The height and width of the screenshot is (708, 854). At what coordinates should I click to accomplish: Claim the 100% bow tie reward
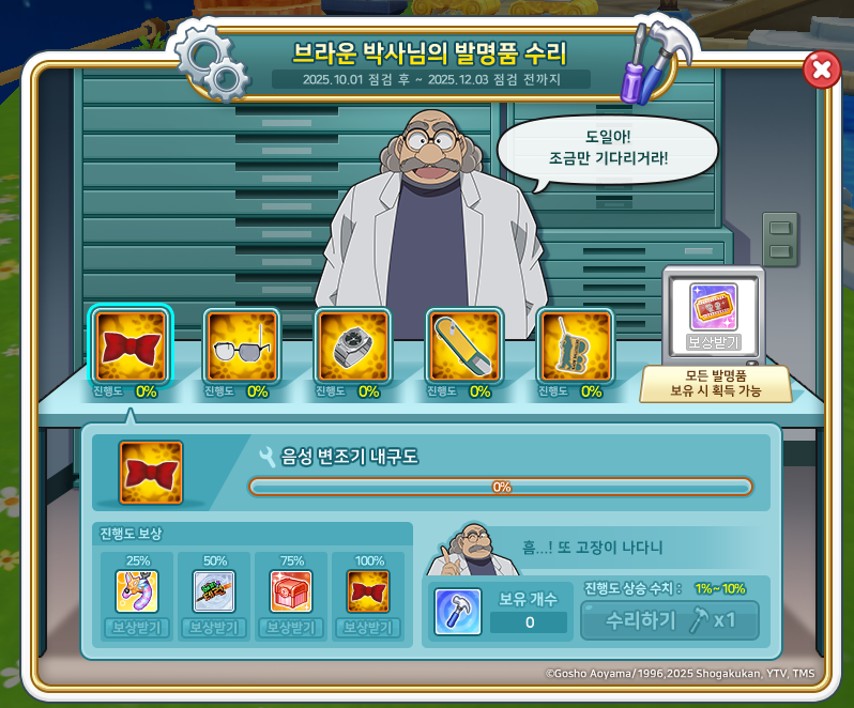pyautogui.click(x=368, y=628)
